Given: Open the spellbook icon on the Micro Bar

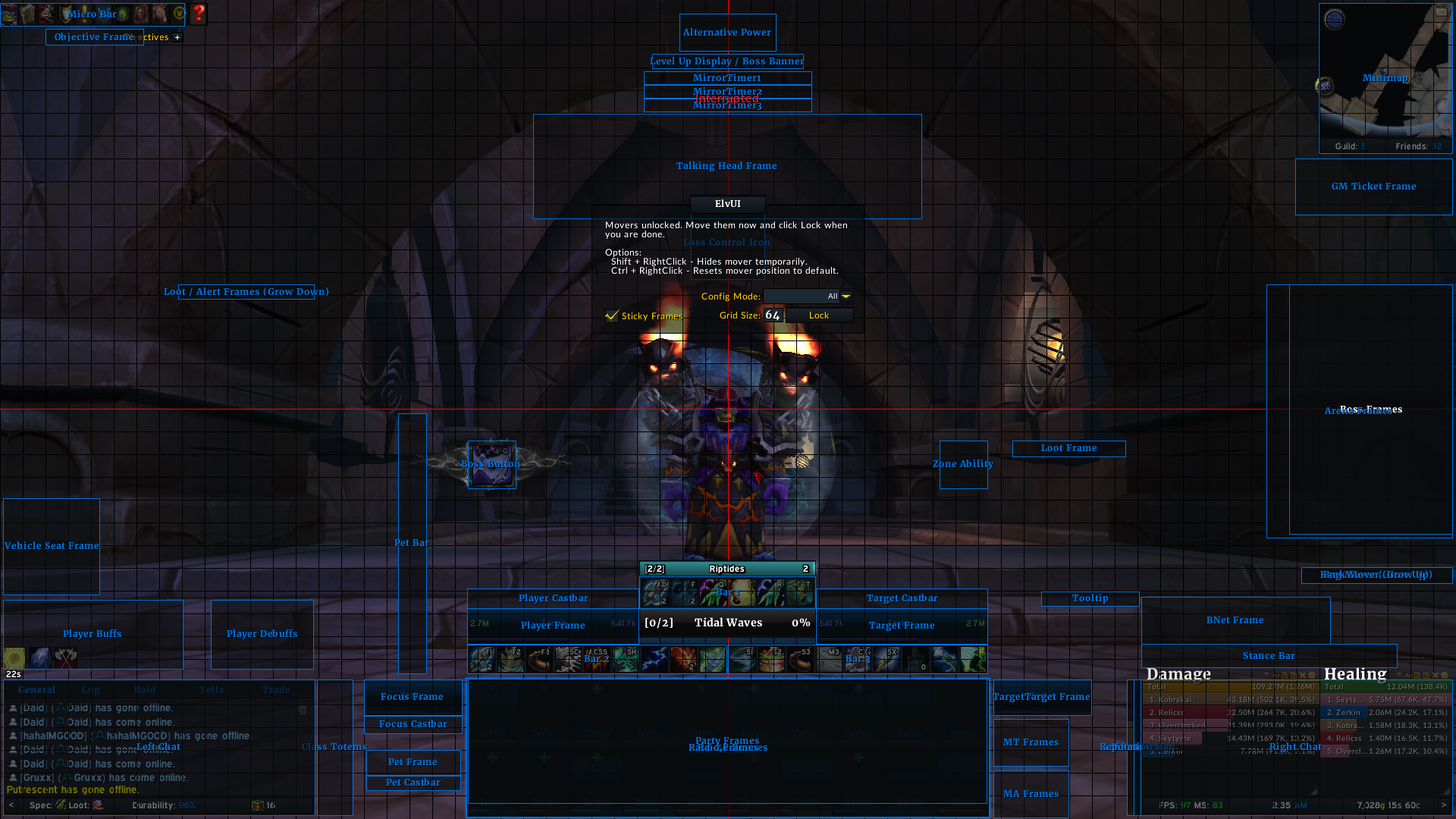Looking at the screenshot, I should (28, 14).
